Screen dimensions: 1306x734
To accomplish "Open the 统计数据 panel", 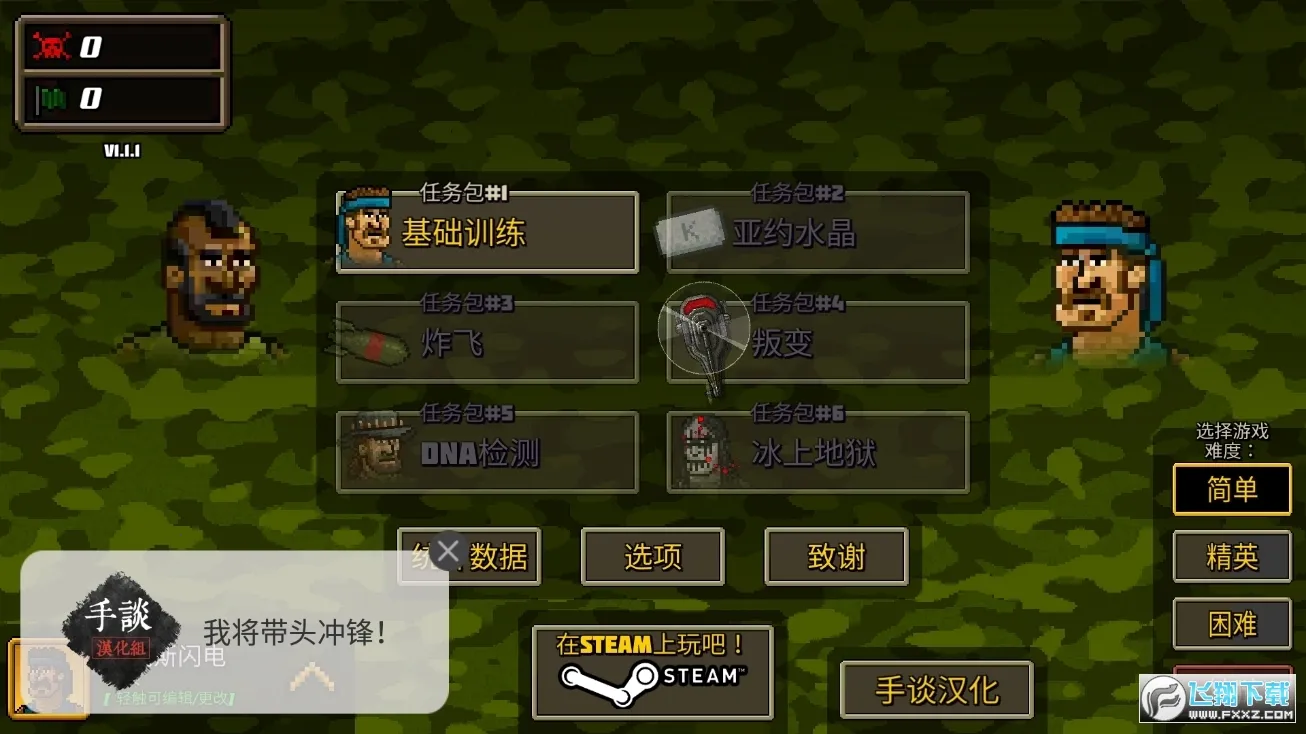I will pos(470,557).
